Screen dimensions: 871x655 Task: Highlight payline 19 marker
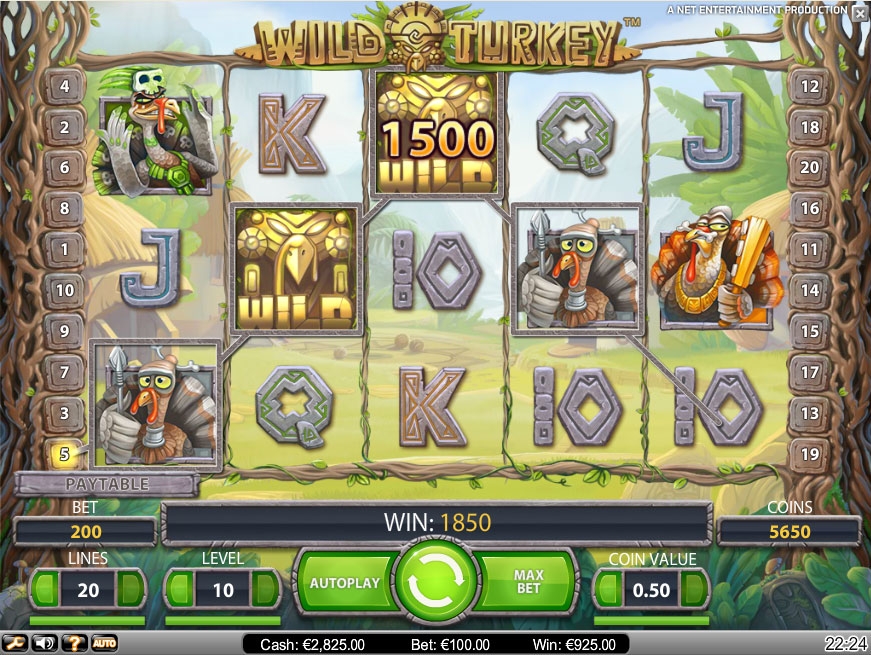pos(809,454)
